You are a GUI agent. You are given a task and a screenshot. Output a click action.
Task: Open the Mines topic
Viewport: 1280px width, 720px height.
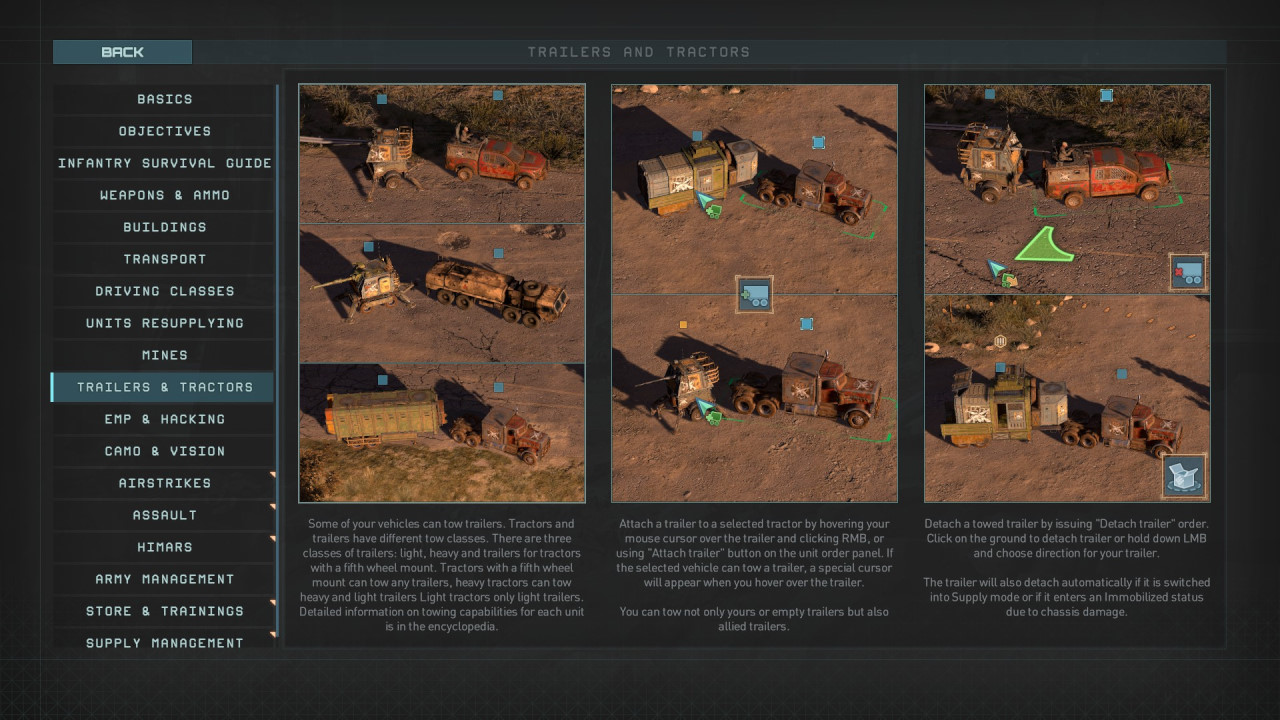pos(164,355)
